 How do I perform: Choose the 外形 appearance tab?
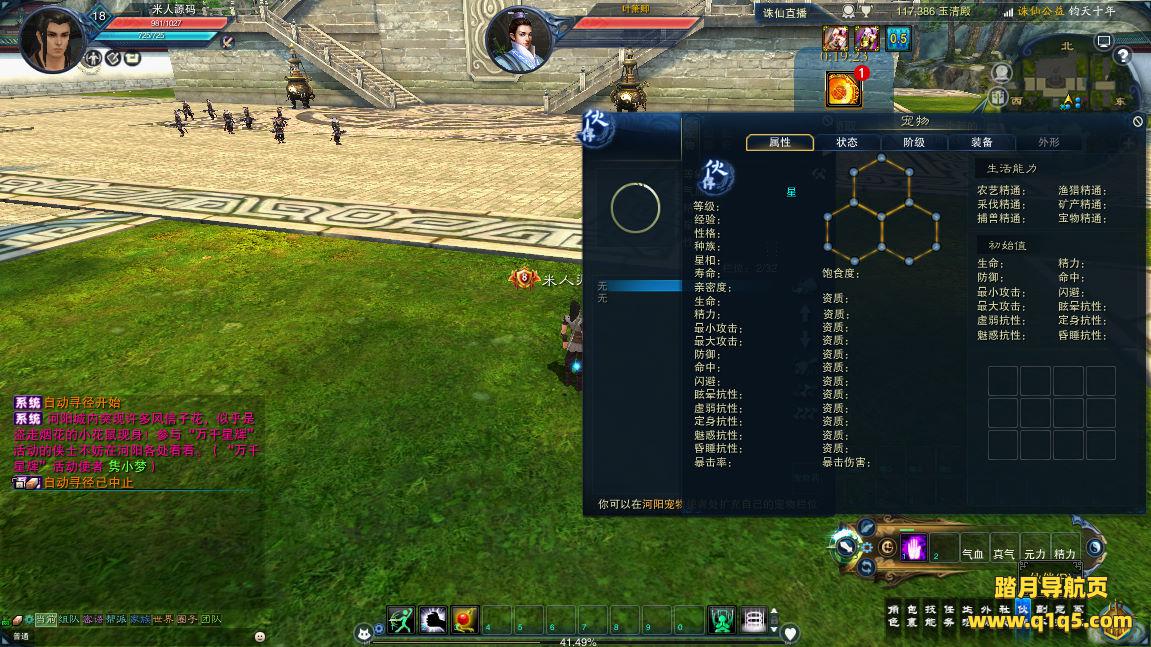pos(1048,142)
